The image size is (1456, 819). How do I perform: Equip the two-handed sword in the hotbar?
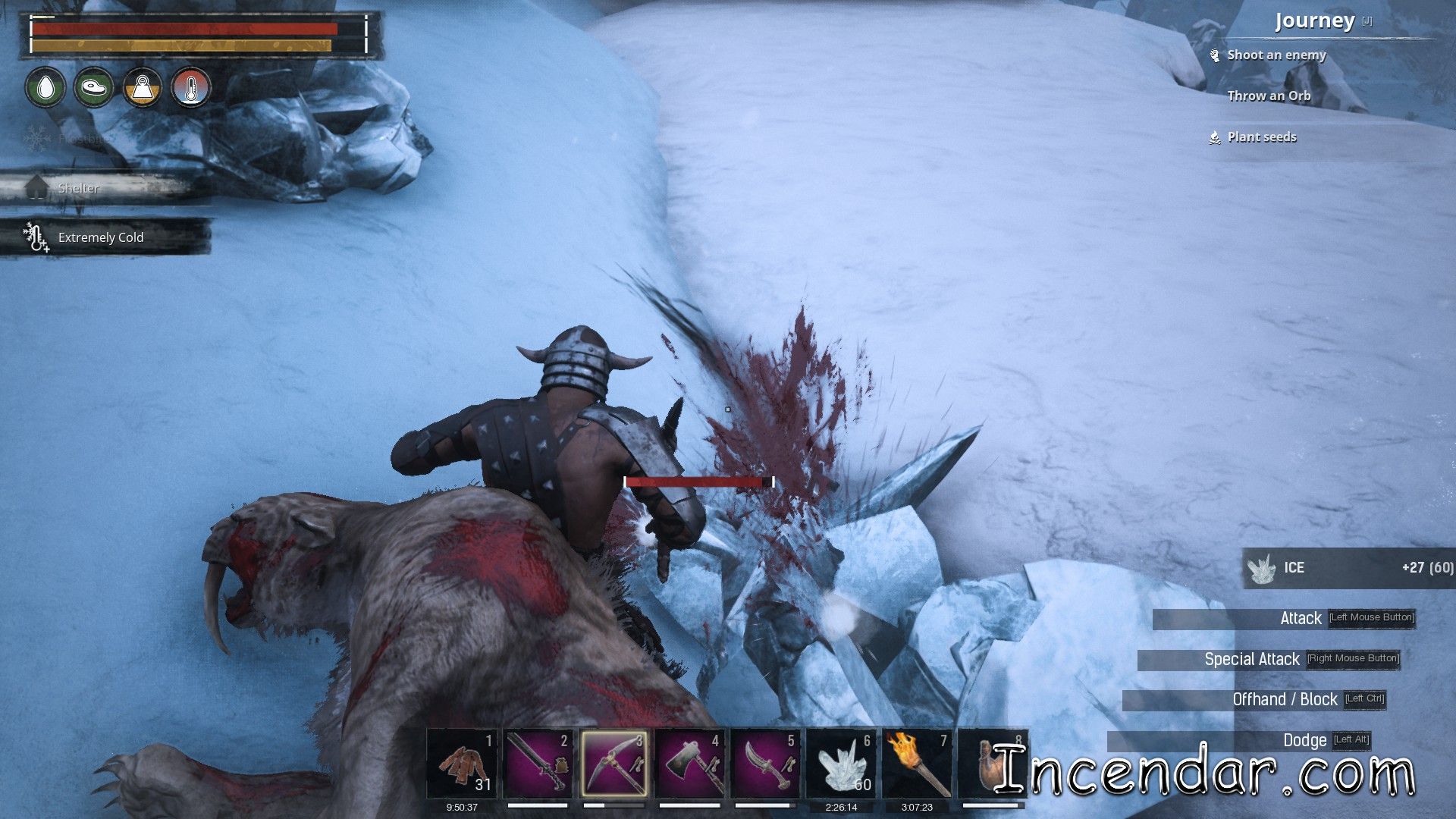pyautogui.click(x=538, y=764)
